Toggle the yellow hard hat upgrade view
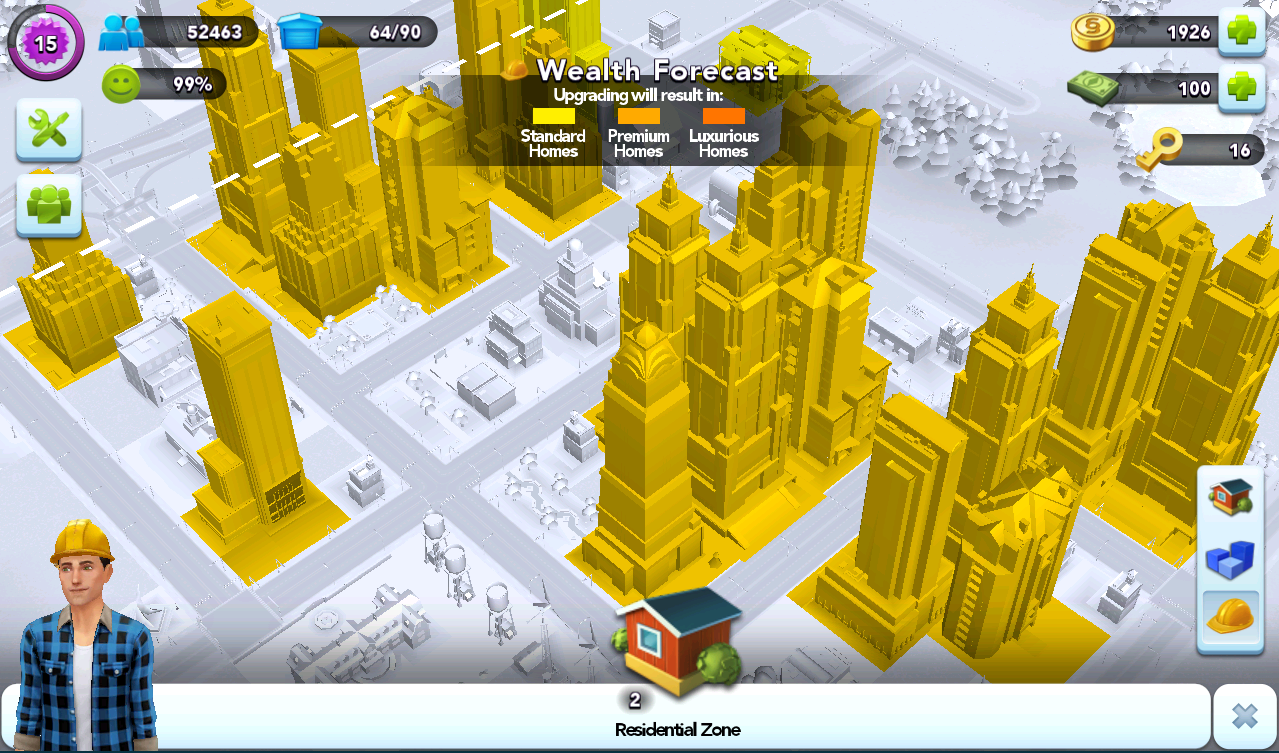The width and height of the screenshot is (1279, 753). click(x=1230, y=616)
